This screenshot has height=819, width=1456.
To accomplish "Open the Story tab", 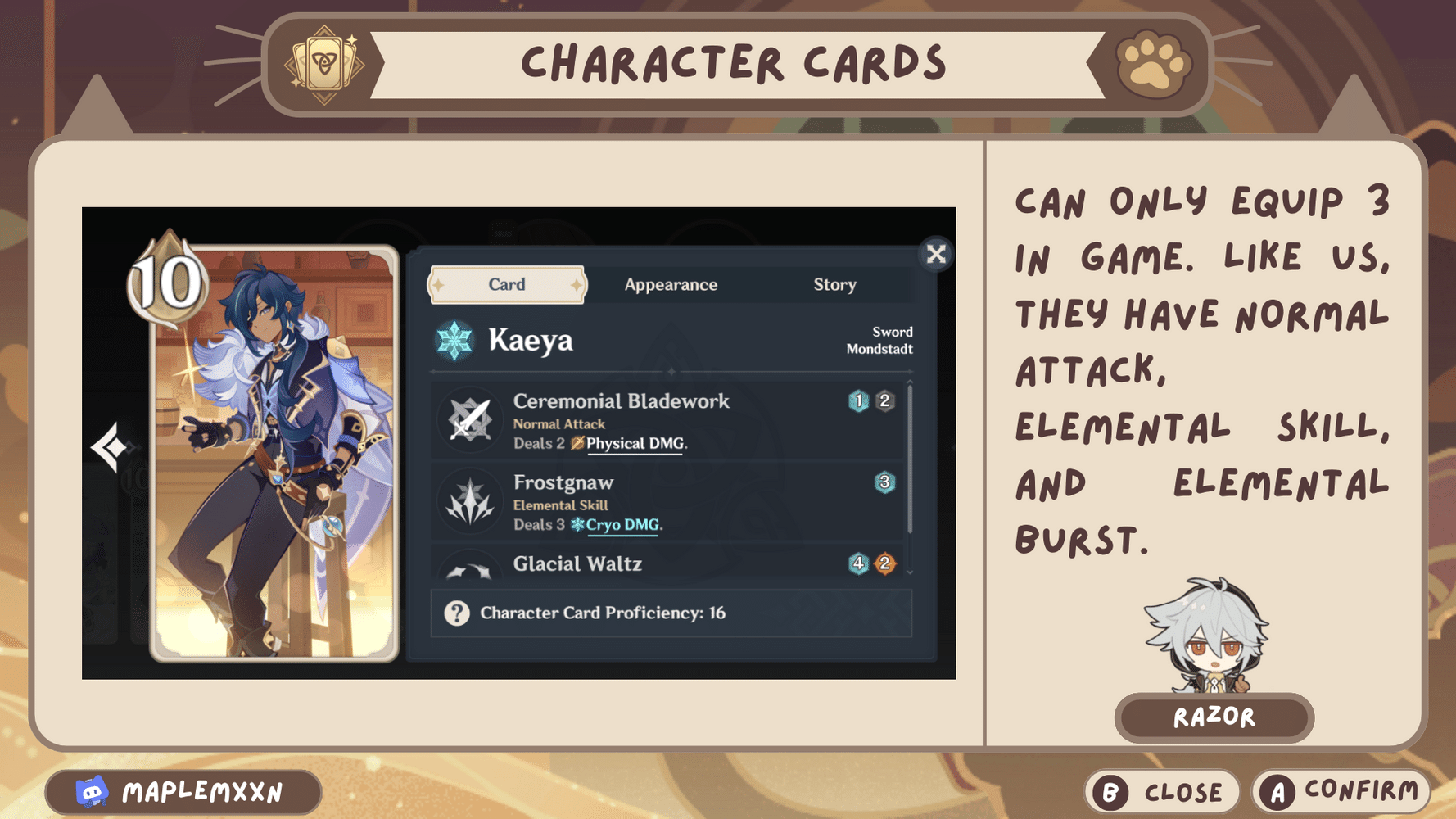I will pos(834,284).
